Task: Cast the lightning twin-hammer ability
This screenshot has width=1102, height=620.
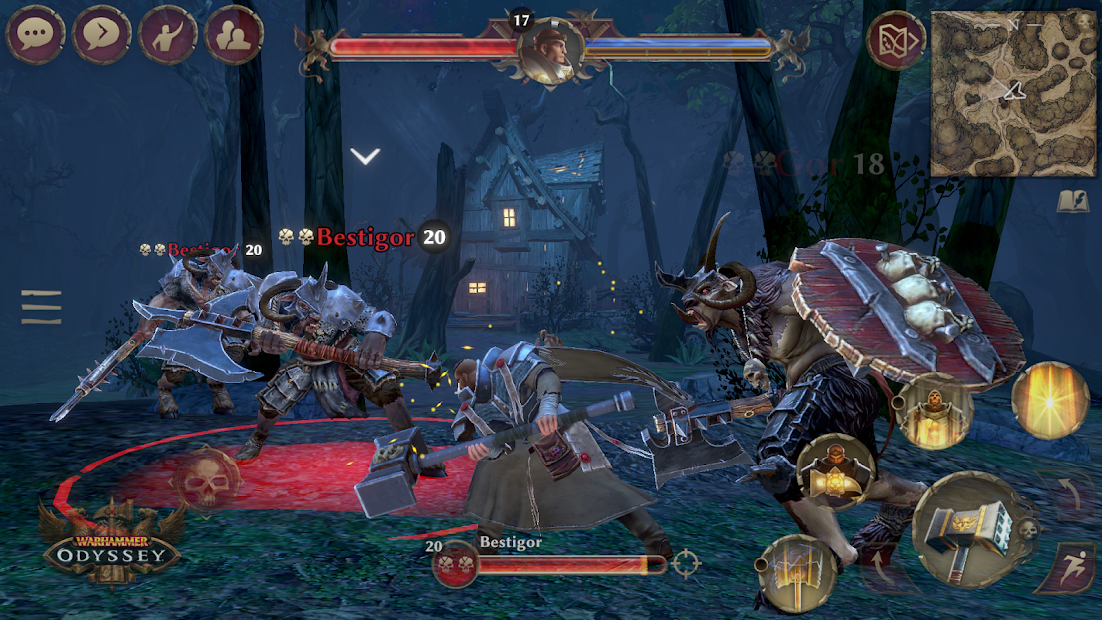Action: pyautogui.click(x=797, y=572)
